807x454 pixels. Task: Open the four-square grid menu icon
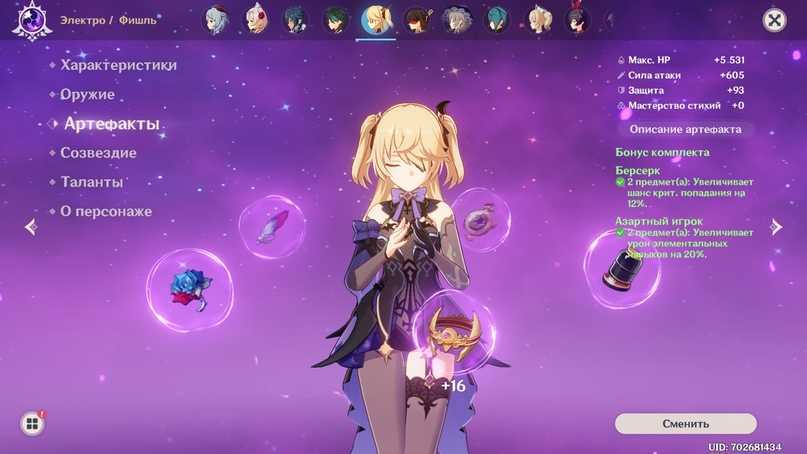click(32, 424)
